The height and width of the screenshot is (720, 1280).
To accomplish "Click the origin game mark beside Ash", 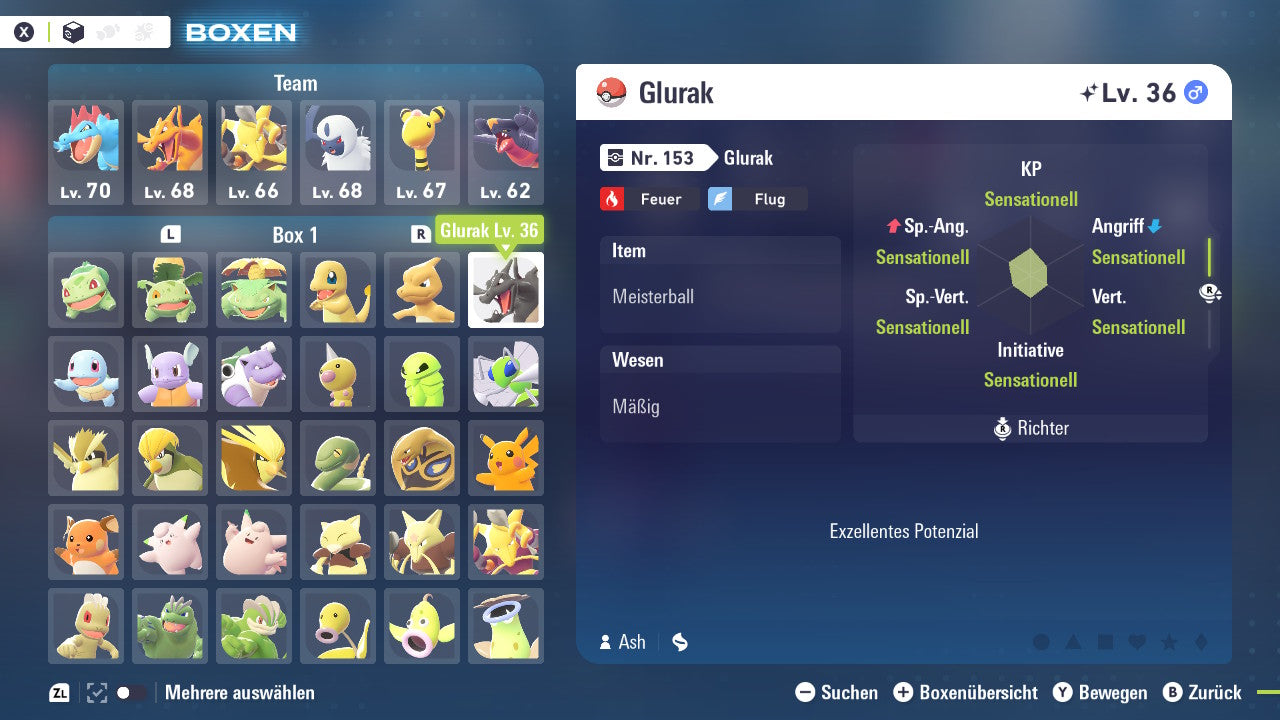I will point(679,643).
